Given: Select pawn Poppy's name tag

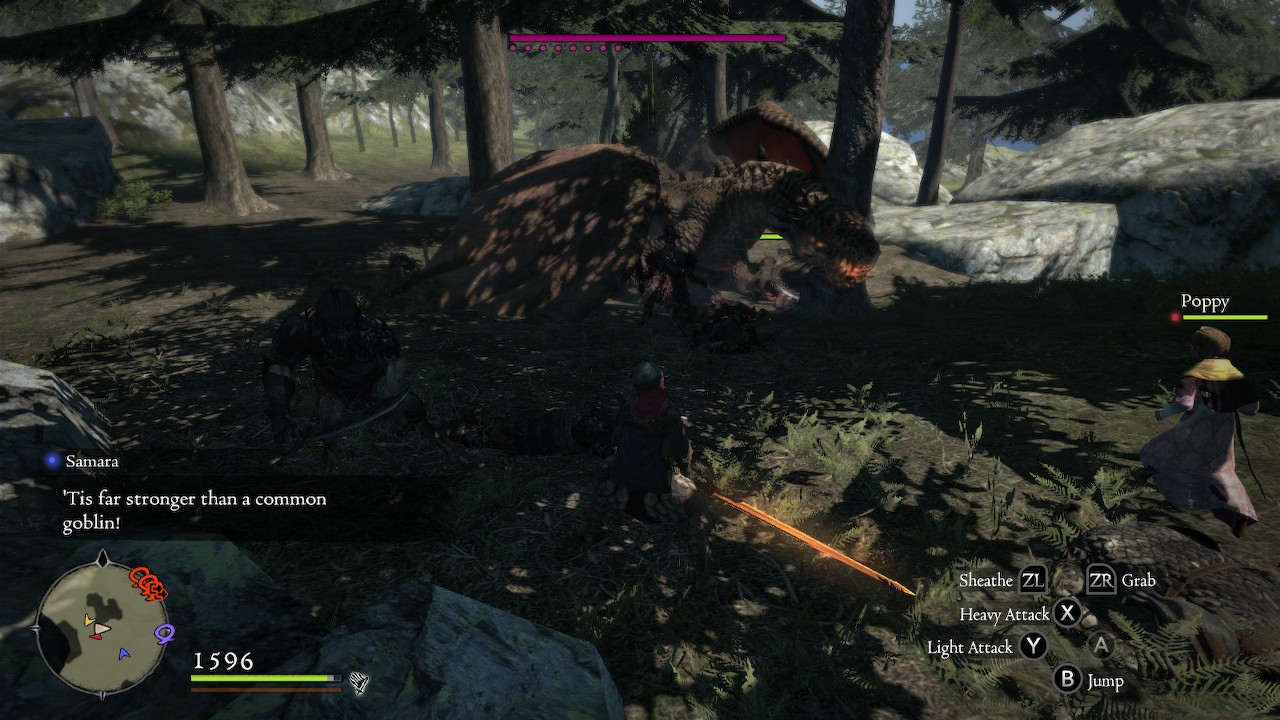Looking at the screenshot, I should [1204, 301].
